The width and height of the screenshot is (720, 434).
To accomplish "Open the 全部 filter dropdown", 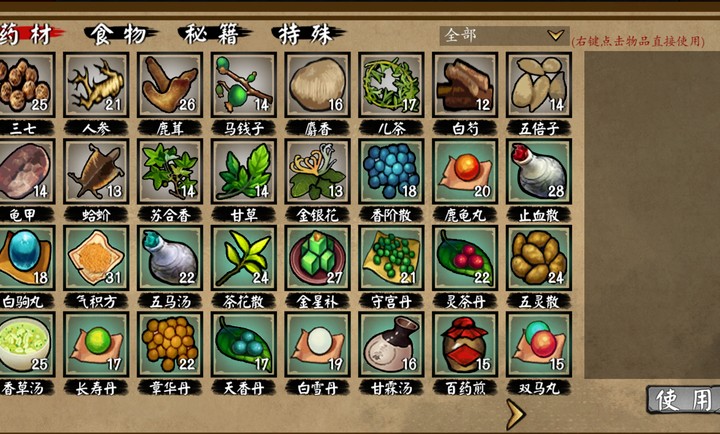I will coord(504,35).
